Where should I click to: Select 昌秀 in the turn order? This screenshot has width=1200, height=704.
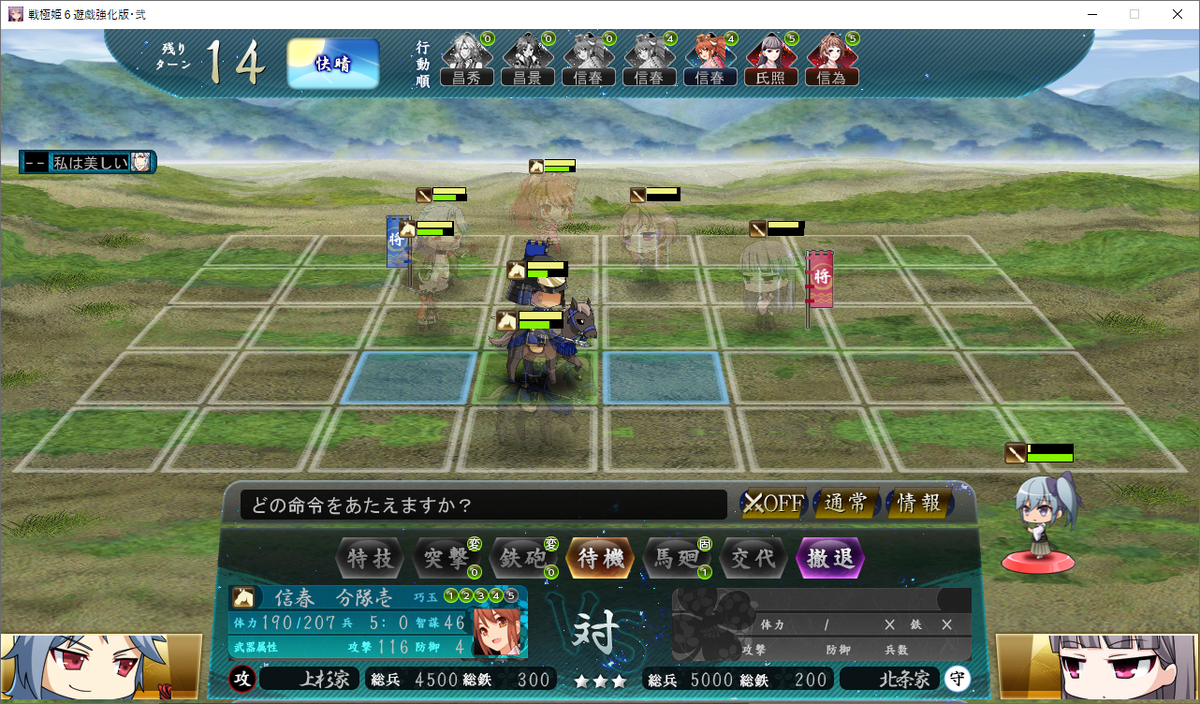click(467, 60)
